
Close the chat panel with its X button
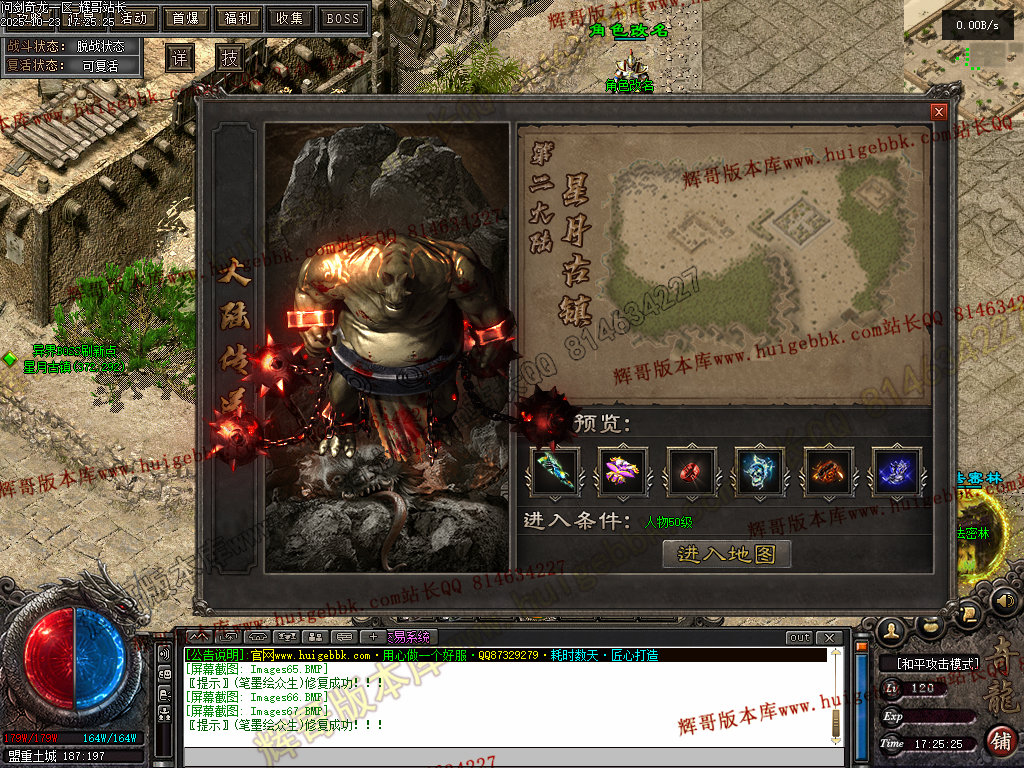point(828,637)
